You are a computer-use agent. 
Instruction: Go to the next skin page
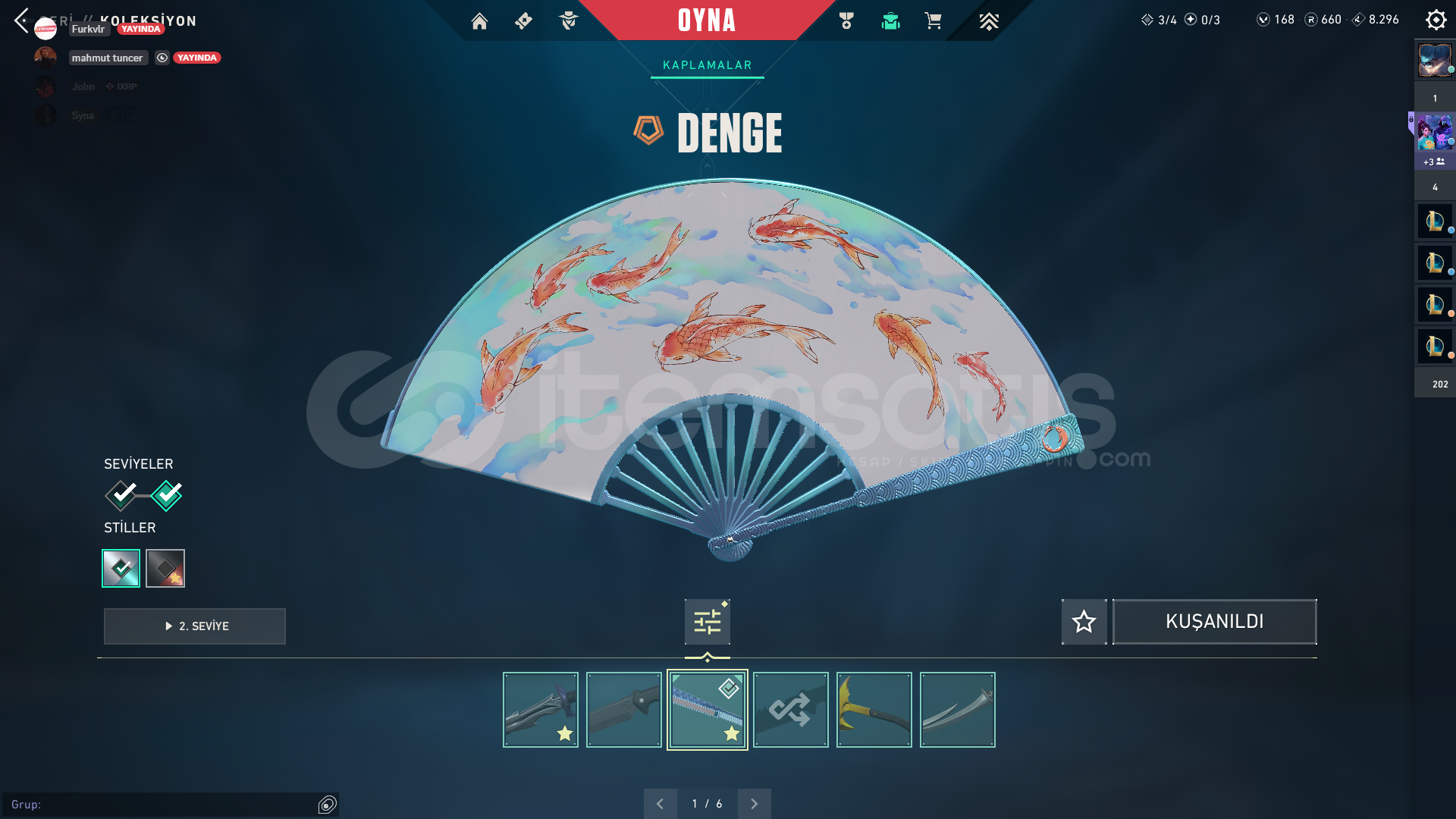(x=754, y=804)
